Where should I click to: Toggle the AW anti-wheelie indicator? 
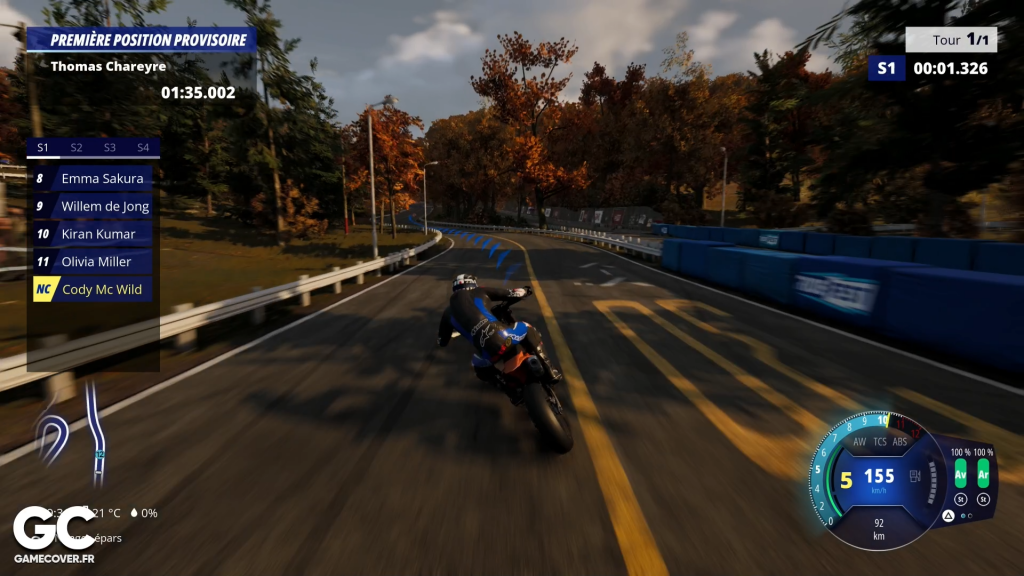point(859,441)
